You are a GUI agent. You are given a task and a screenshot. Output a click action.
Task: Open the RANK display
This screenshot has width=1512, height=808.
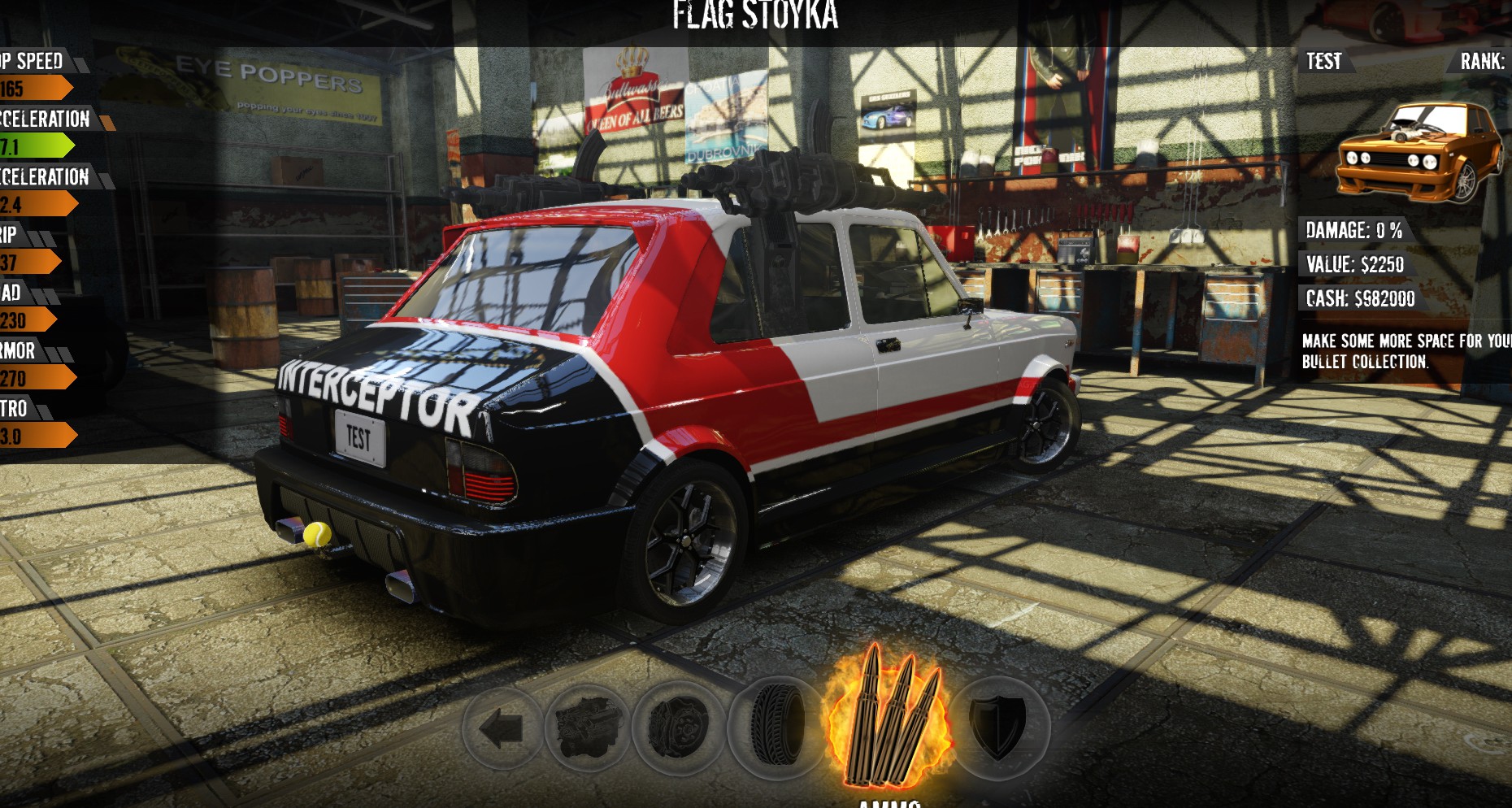pos(1483,61)
